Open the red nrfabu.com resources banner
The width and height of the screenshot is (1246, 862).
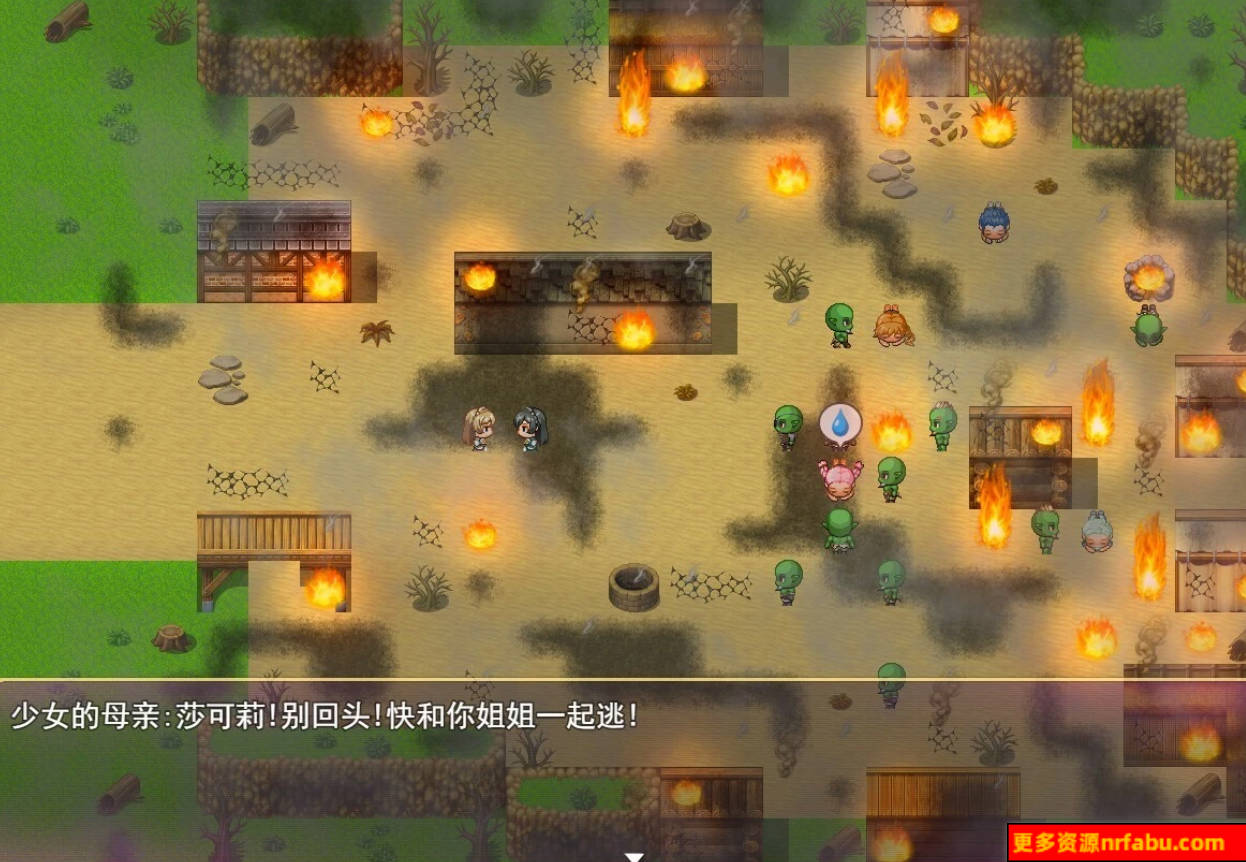tap(1125, 843)
